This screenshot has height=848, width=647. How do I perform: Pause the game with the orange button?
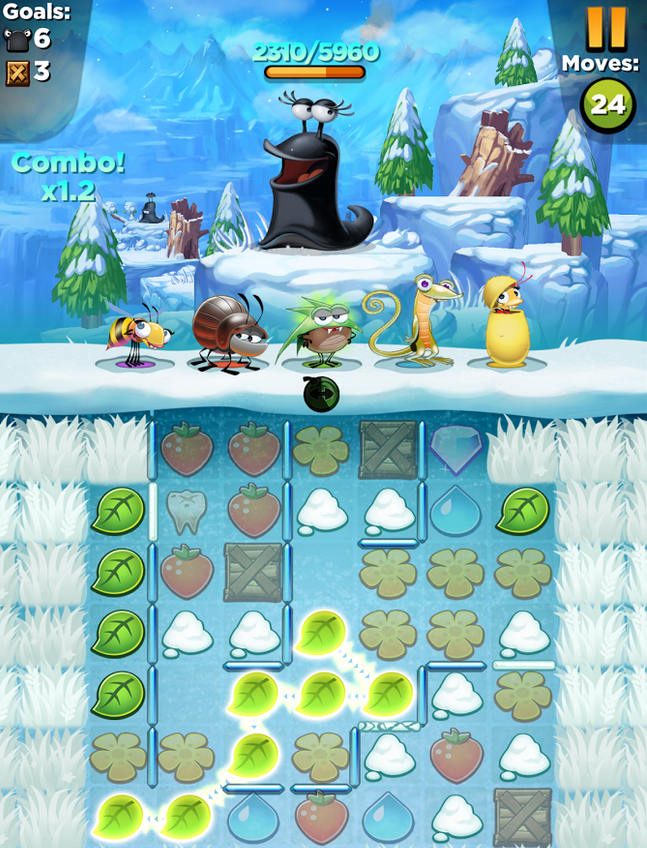coord(606,27)
